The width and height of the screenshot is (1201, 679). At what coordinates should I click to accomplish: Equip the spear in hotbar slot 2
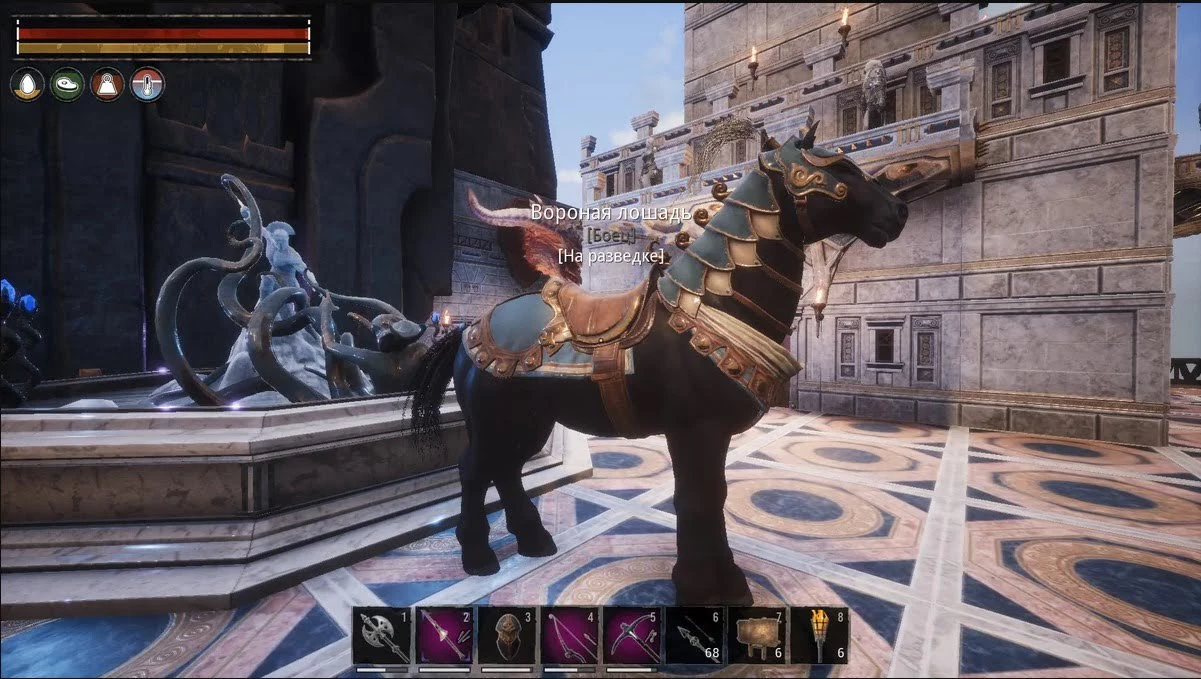[444, 636]
